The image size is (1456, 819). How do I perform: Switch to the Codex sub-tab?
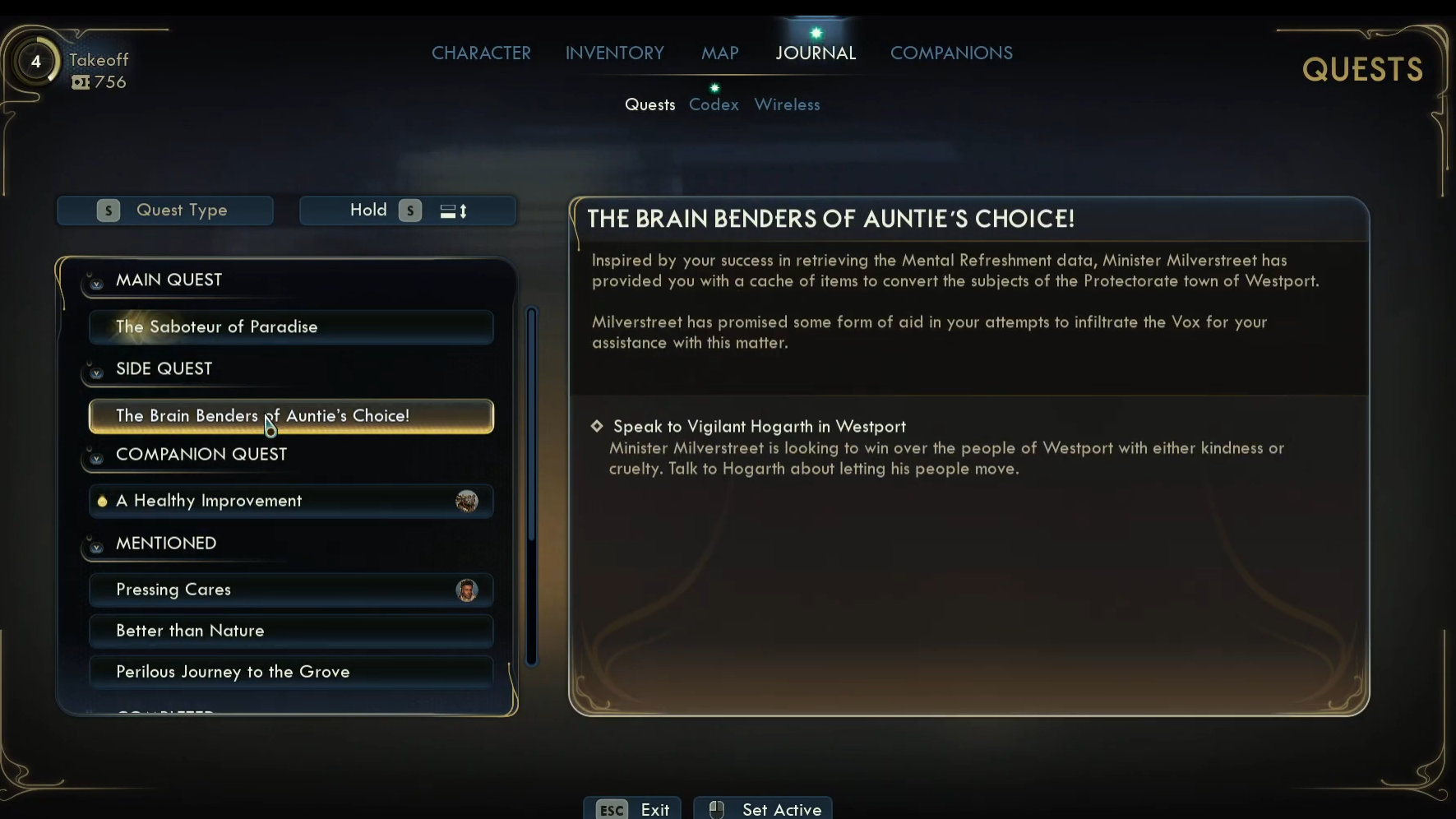pos(714,105)
